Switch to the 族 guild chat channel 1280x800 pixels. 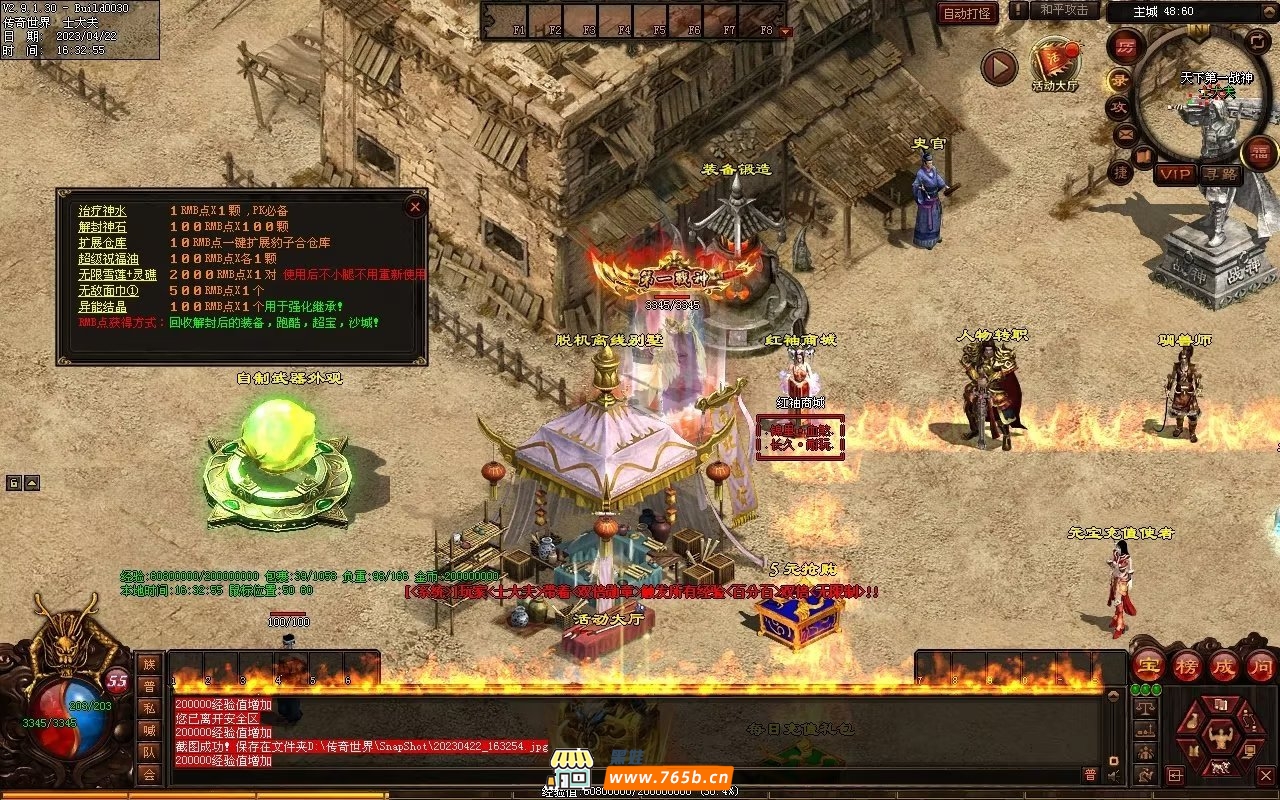[x=149, y=664]
